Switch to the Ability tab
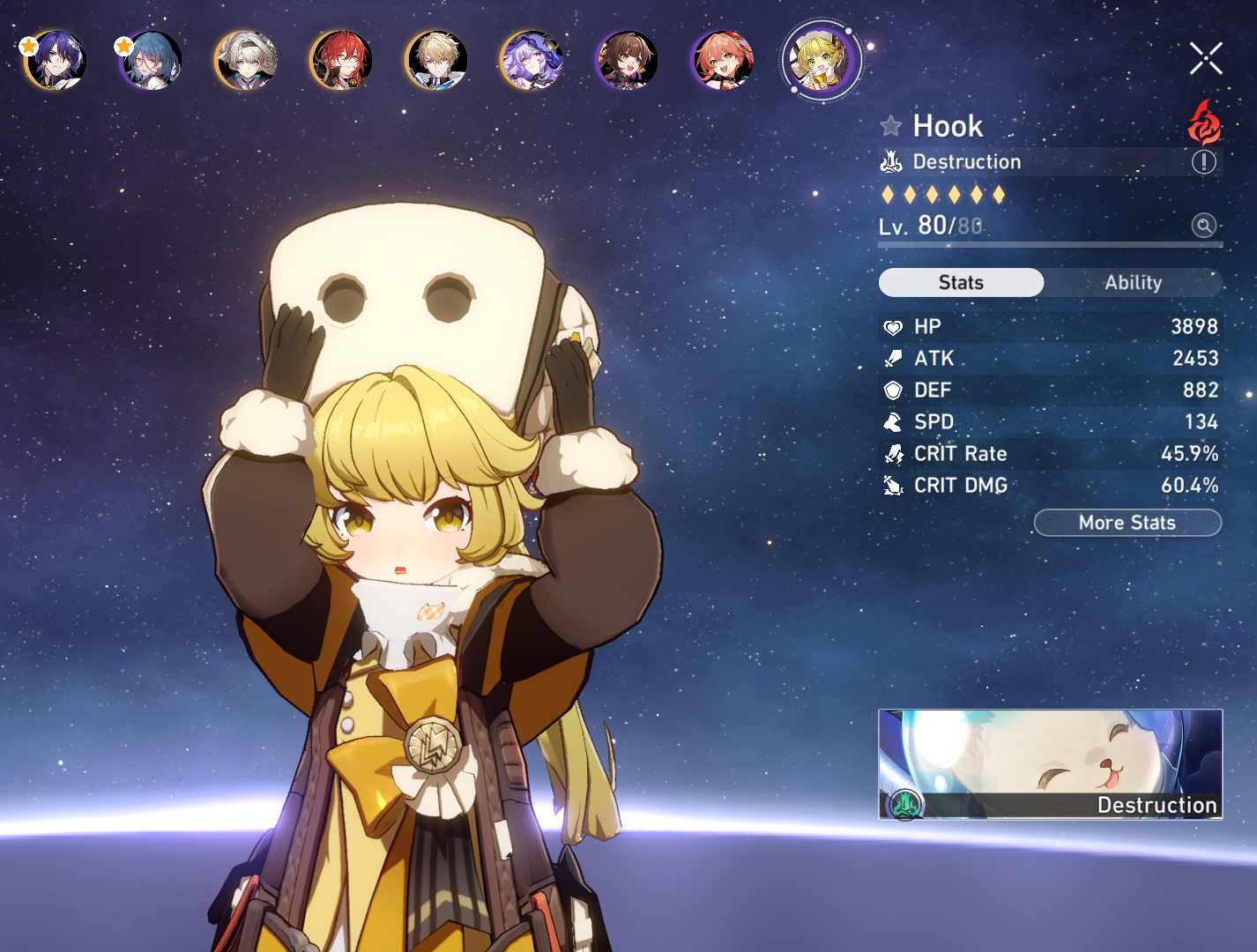This screenshot has width=1257, height=952. [1133, 282]
